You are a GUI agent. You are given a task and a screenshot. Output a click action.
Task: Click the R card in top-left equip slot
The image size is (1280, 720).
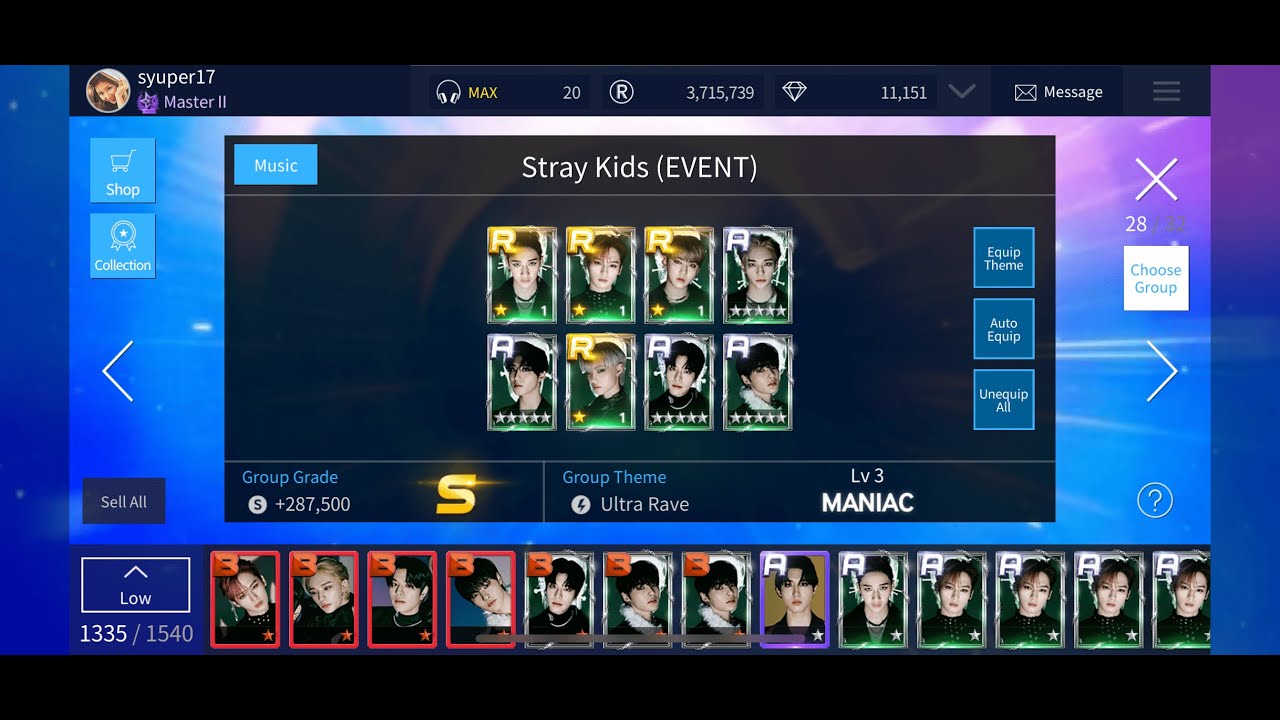(521, 275)
